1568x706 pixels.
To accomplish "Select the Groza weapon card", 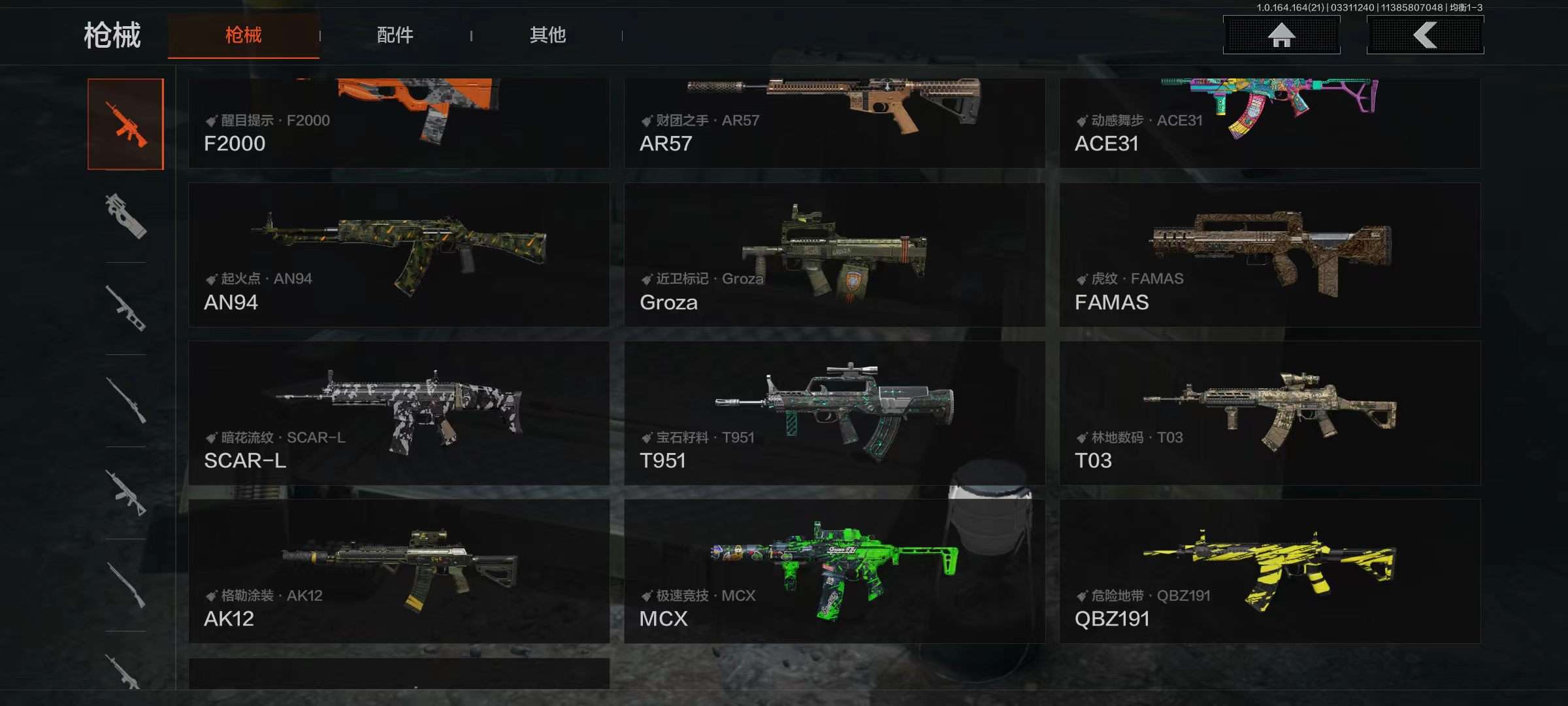I will pos(834,255).
